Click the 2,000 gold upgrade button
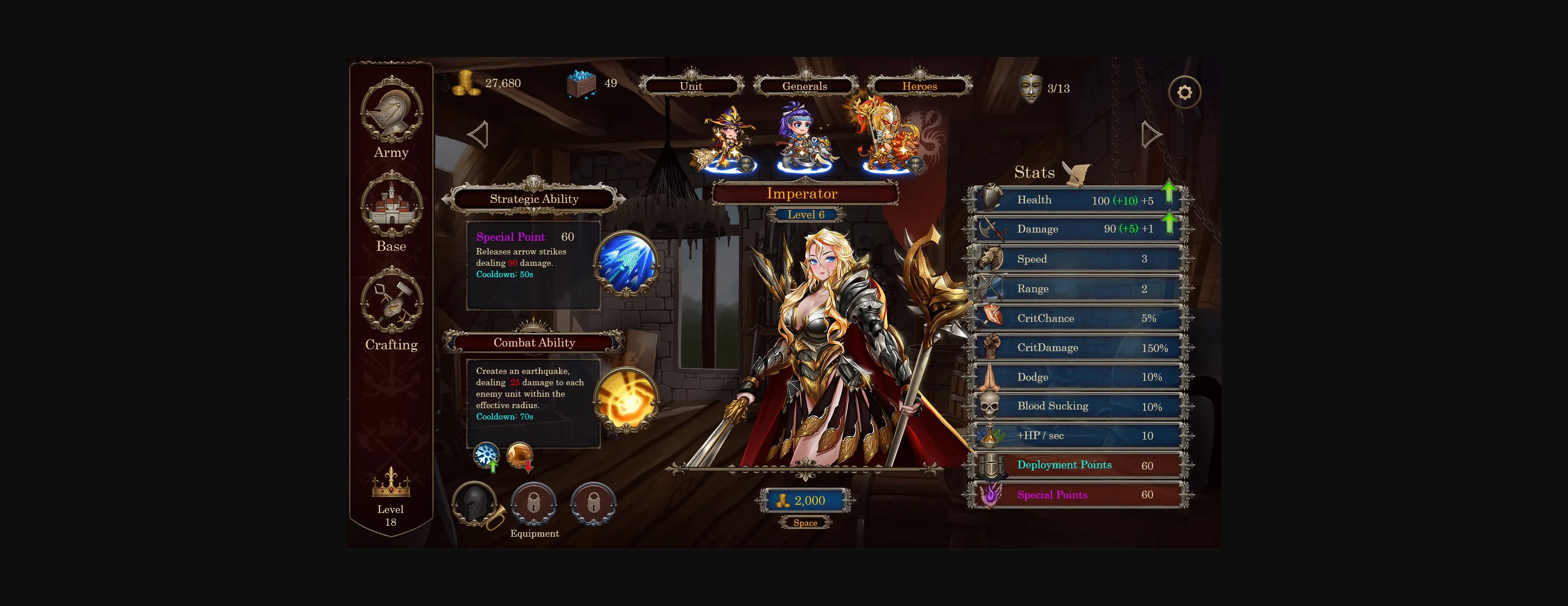1568x606 pixels. [x=805, y=501]
